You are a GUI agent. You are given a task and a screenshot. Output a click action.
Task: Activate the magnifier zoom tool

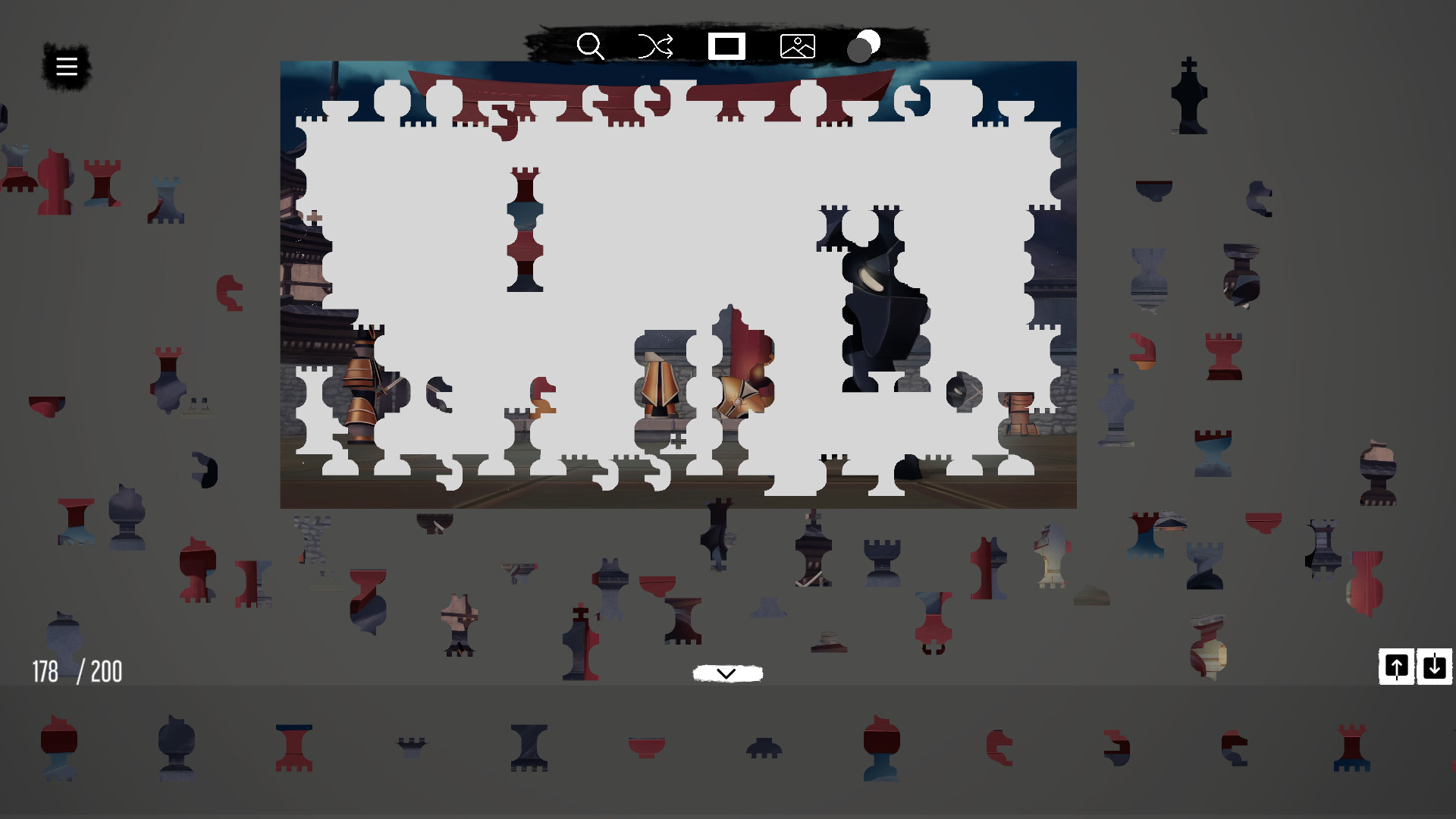[591, 47]
